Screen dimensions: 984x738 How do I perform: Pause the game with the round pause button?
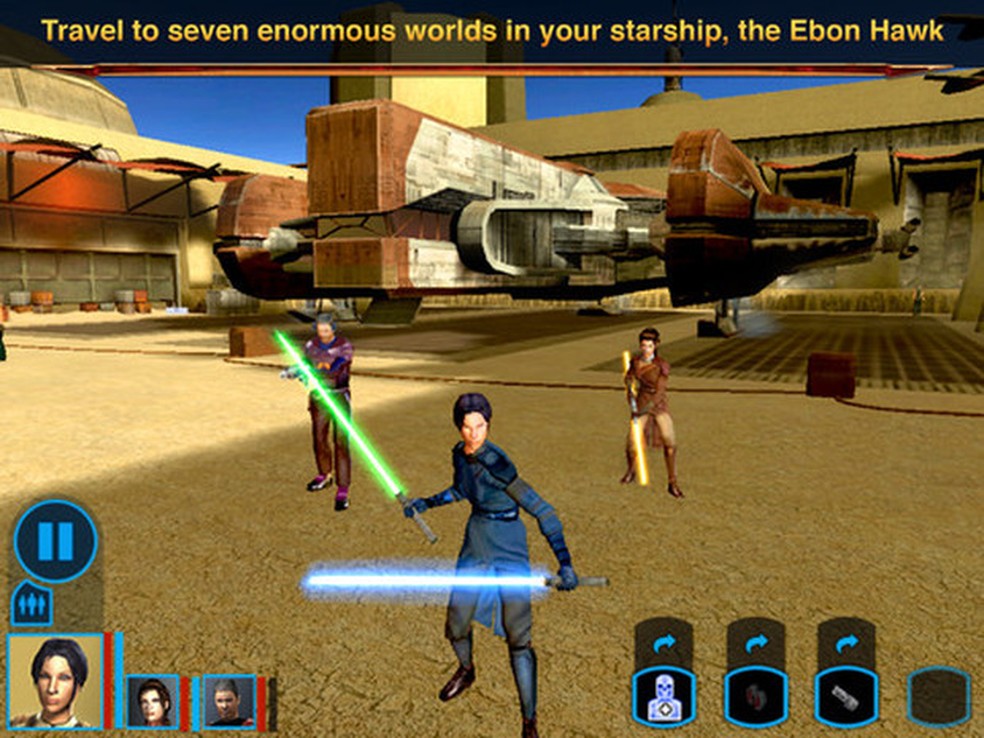[55, 541]
